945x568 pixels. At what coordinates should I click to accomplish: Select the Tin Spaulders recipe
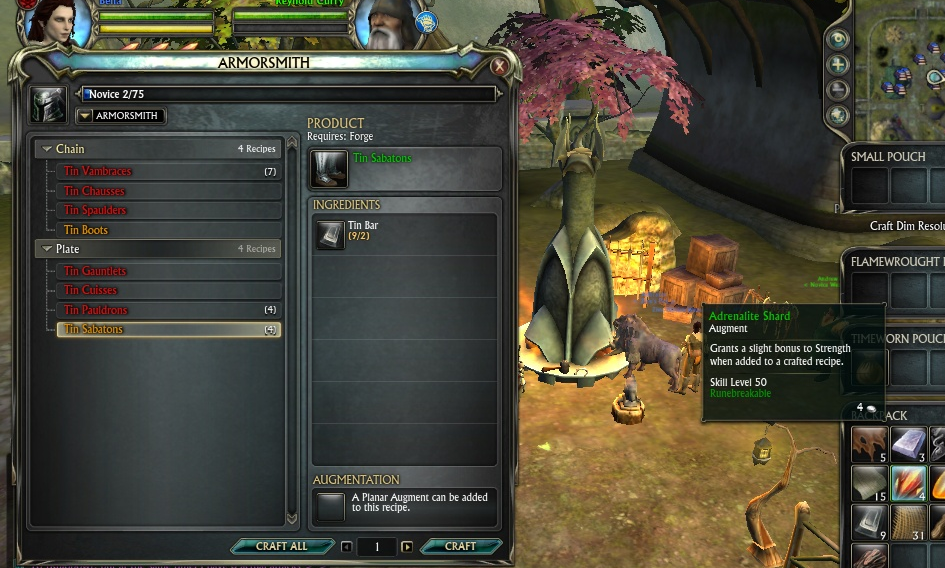(x=96, y=211)
